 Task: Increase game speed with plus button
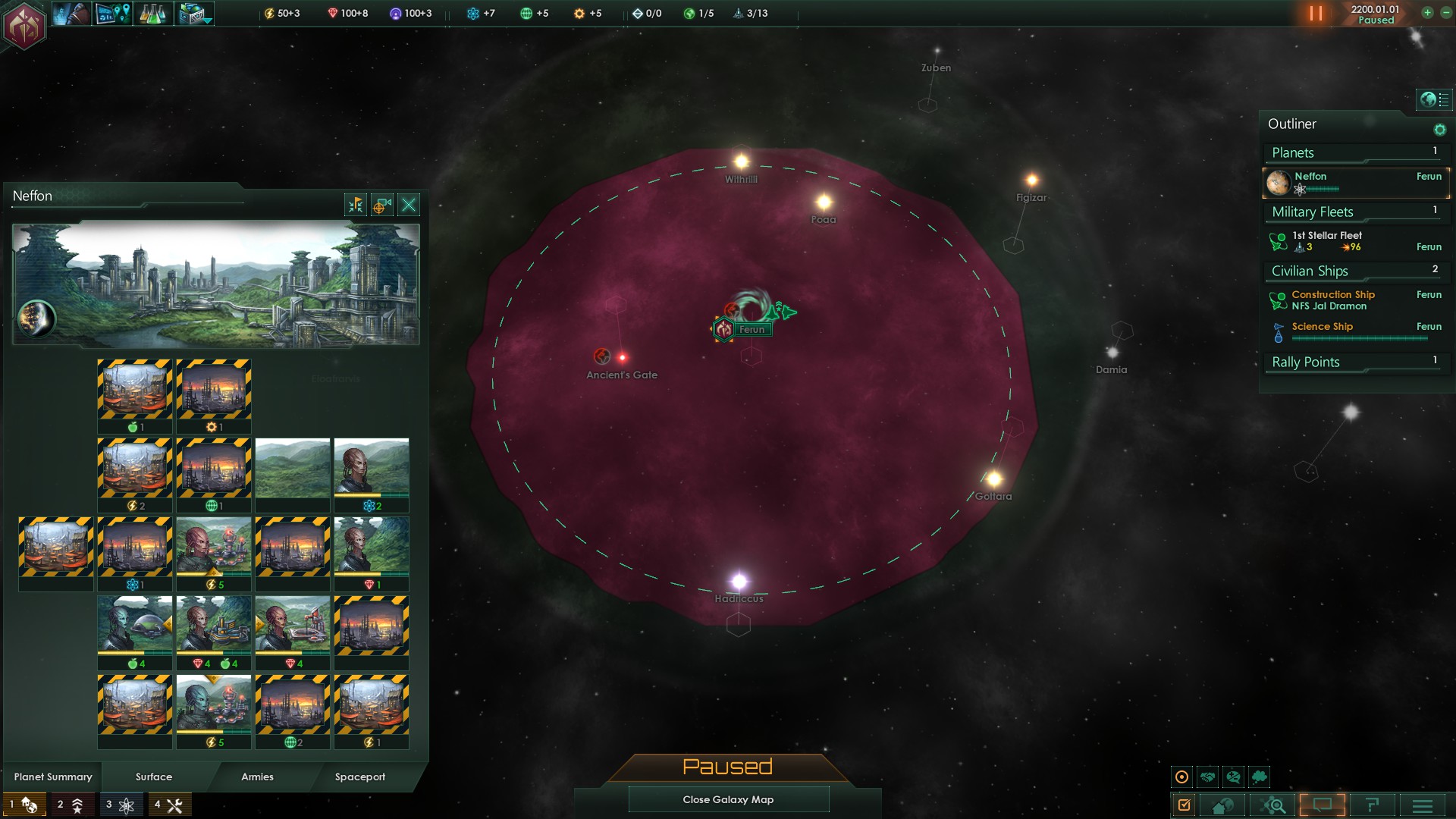click(x=1427, y=13)
